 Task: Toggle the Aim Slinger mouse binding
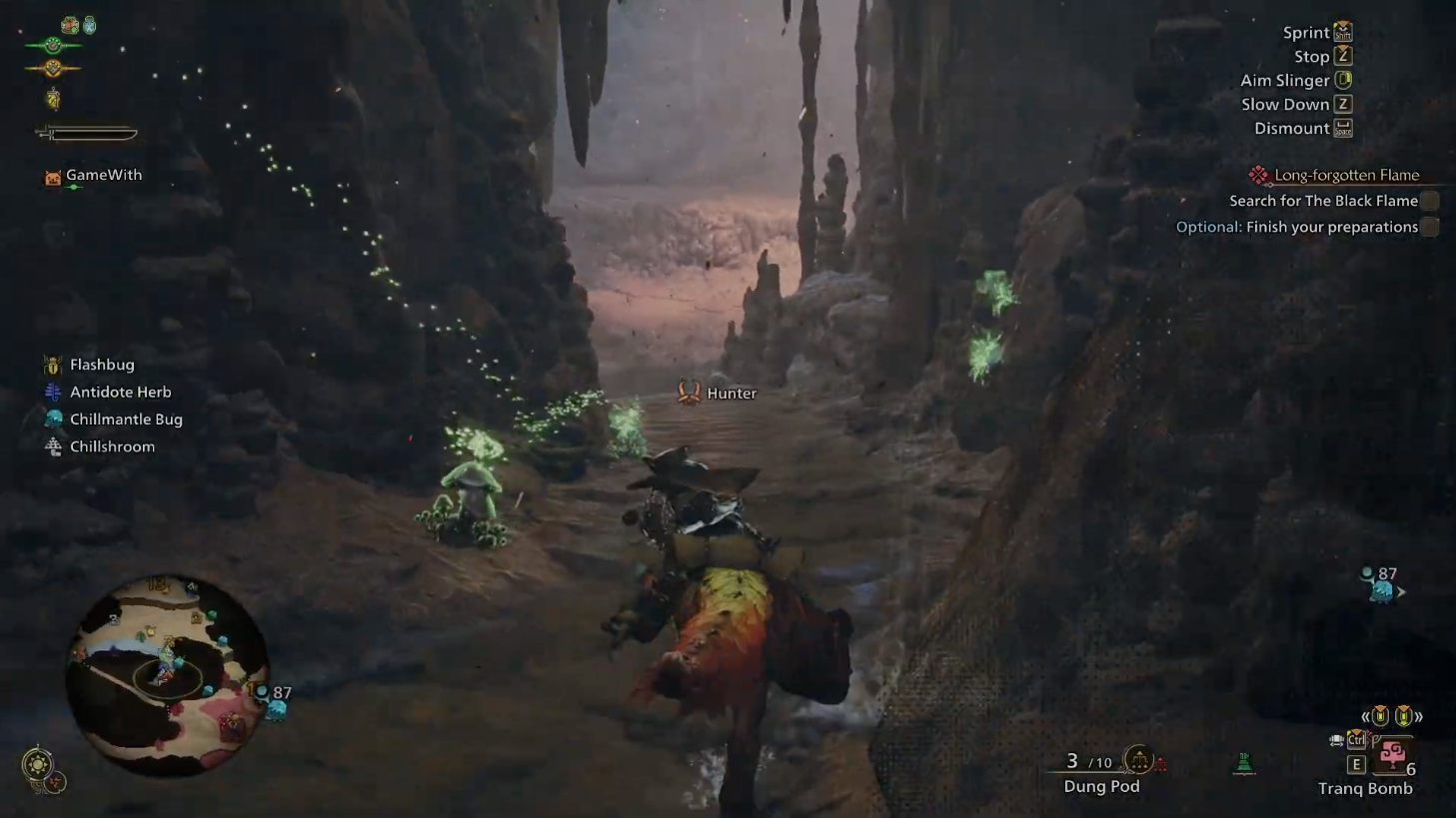1344,80
